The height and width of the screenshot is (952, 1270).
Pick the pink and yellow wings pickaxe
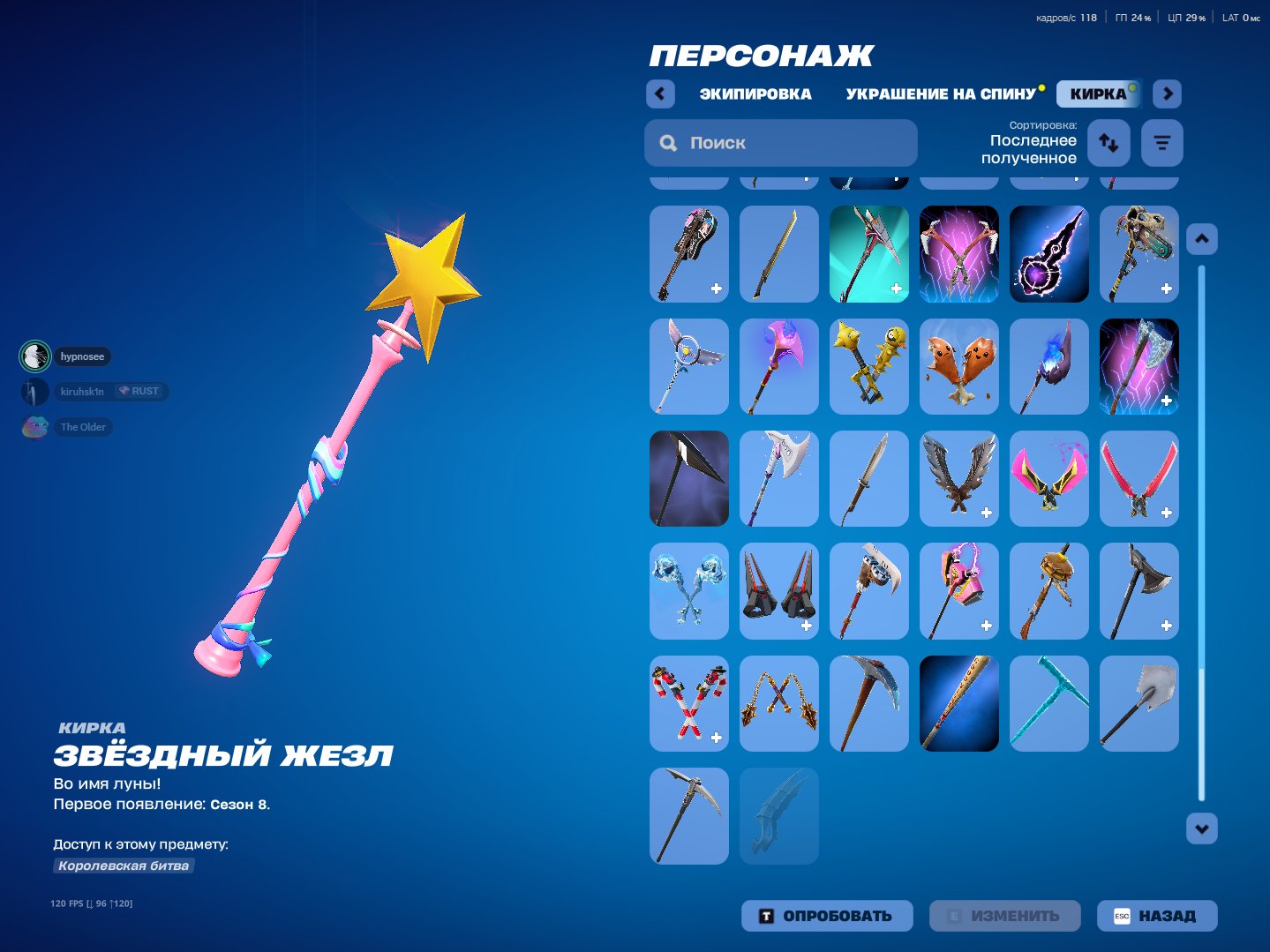1049,478
